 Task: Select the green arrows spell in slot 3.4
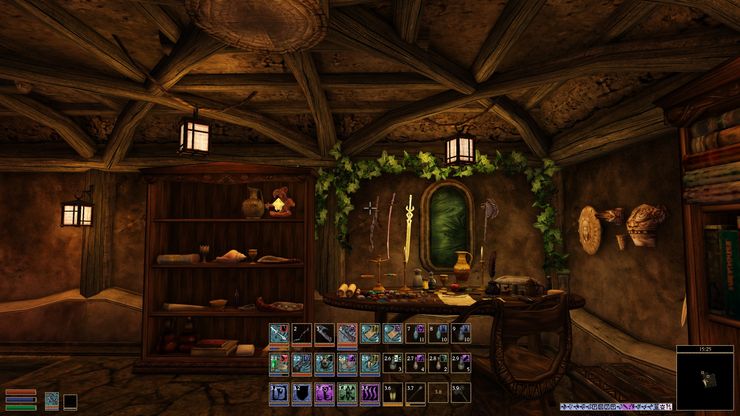[x=347, y=393]
